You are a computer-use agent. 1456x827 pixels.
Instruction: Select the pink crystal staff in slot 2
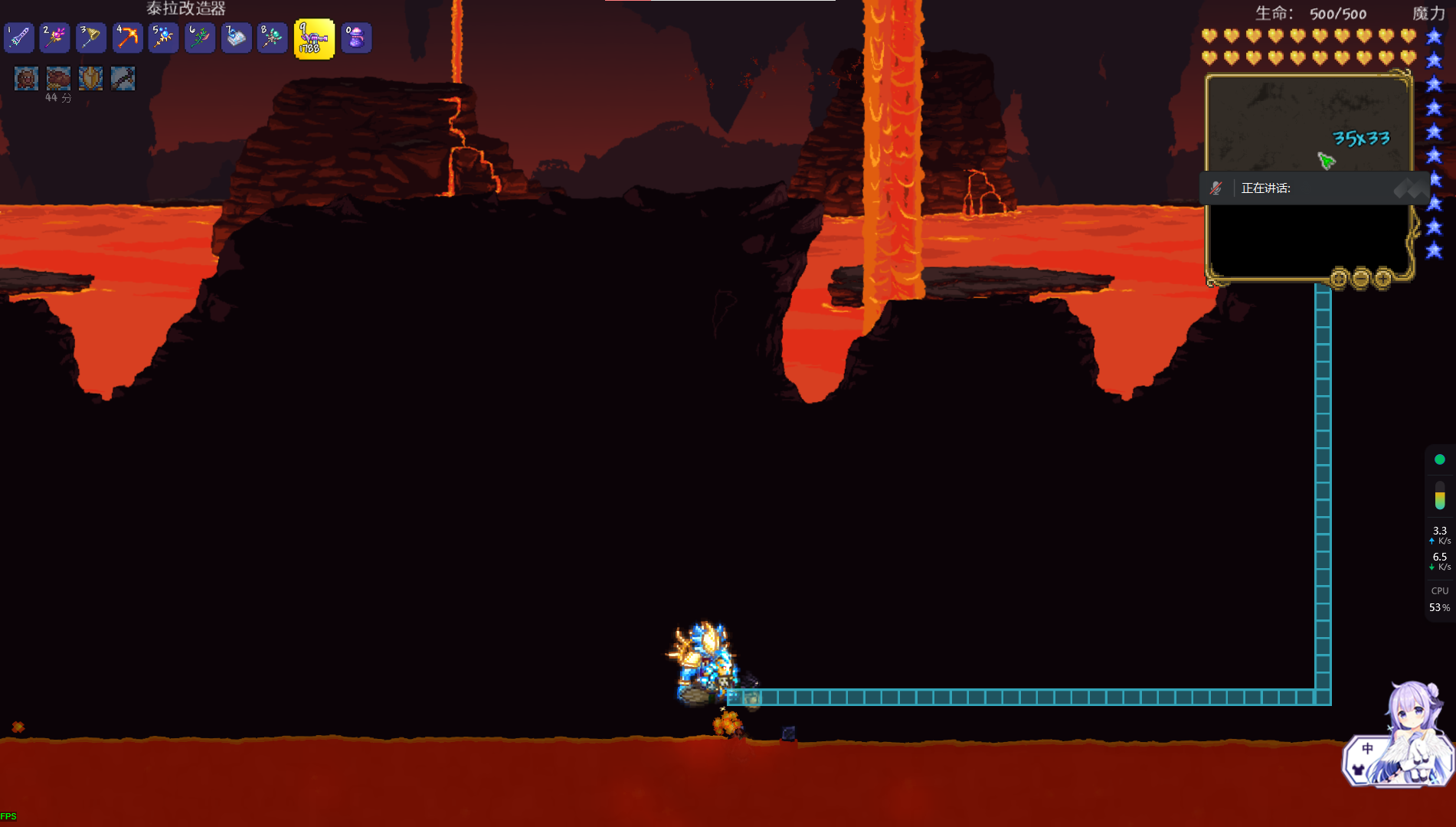(55, 38)
